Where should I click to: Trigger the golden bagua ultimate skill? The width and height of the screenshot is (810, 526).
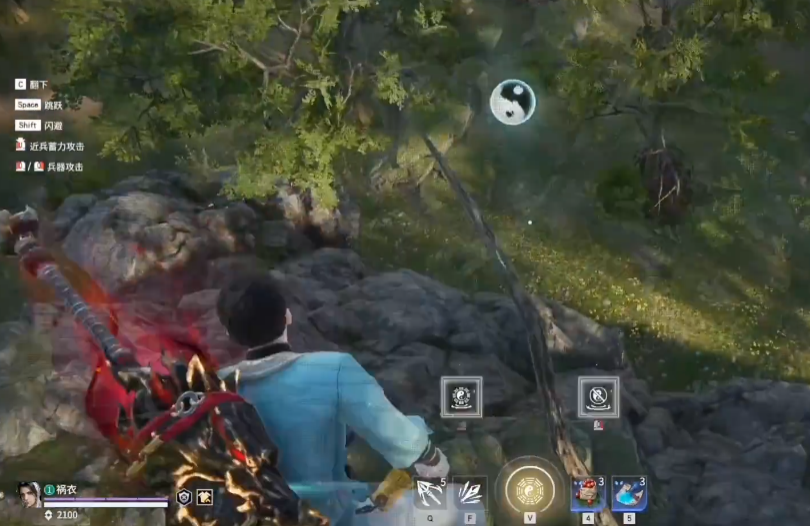[529, 491]
